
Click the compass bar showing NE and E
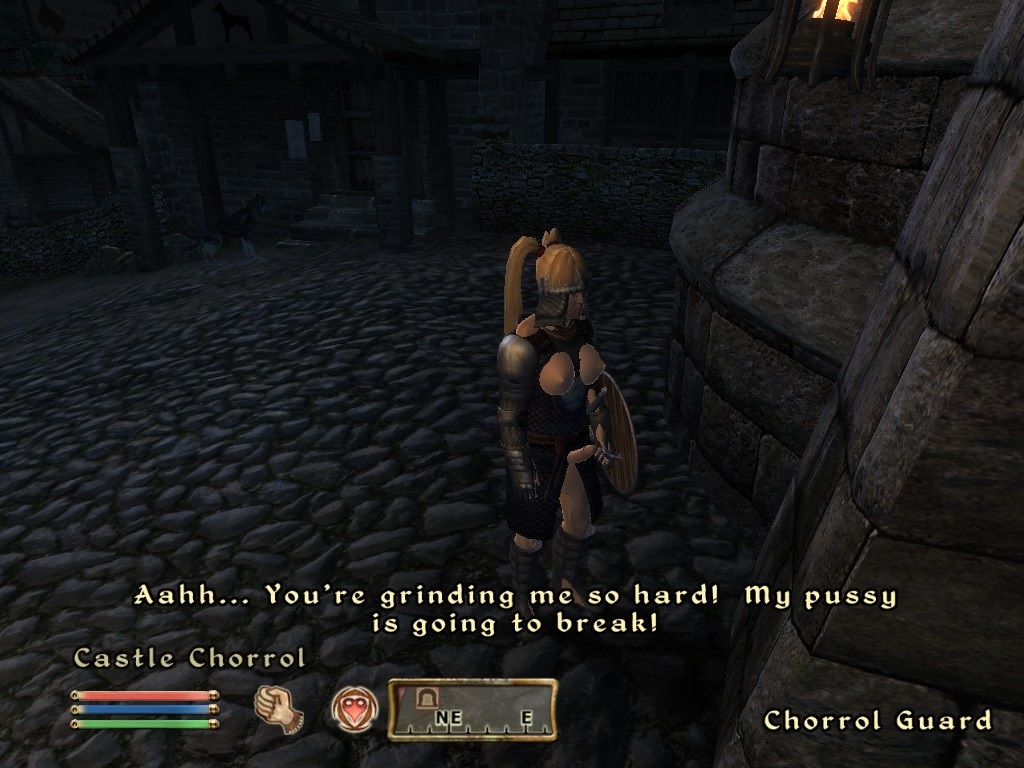click(x=472, y=709)
